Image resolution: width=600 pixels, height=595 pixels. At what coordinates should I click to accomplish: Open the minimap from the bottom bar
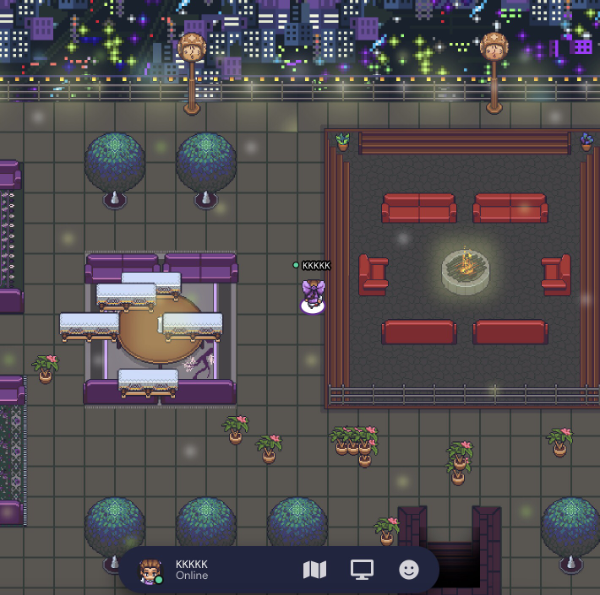pos(314,570)
